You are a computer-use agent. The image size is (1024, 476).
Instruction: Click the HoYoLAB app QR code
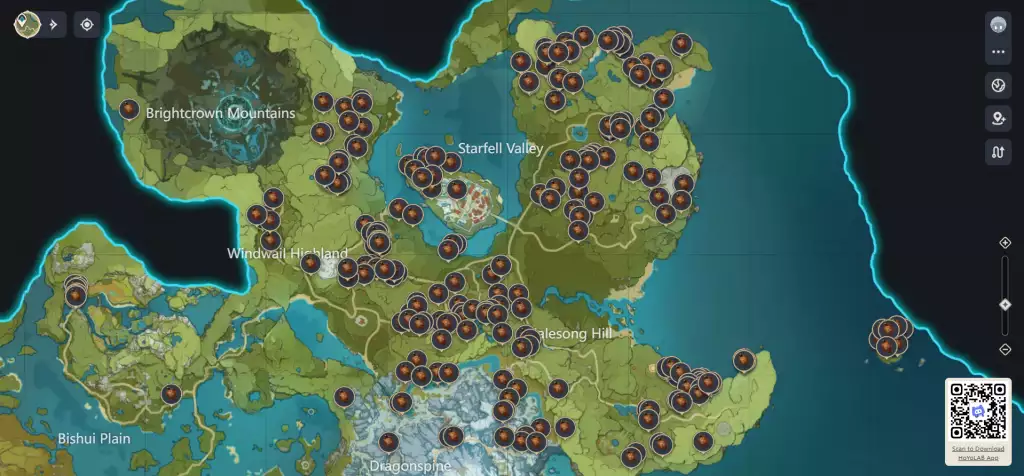(977, 411)
